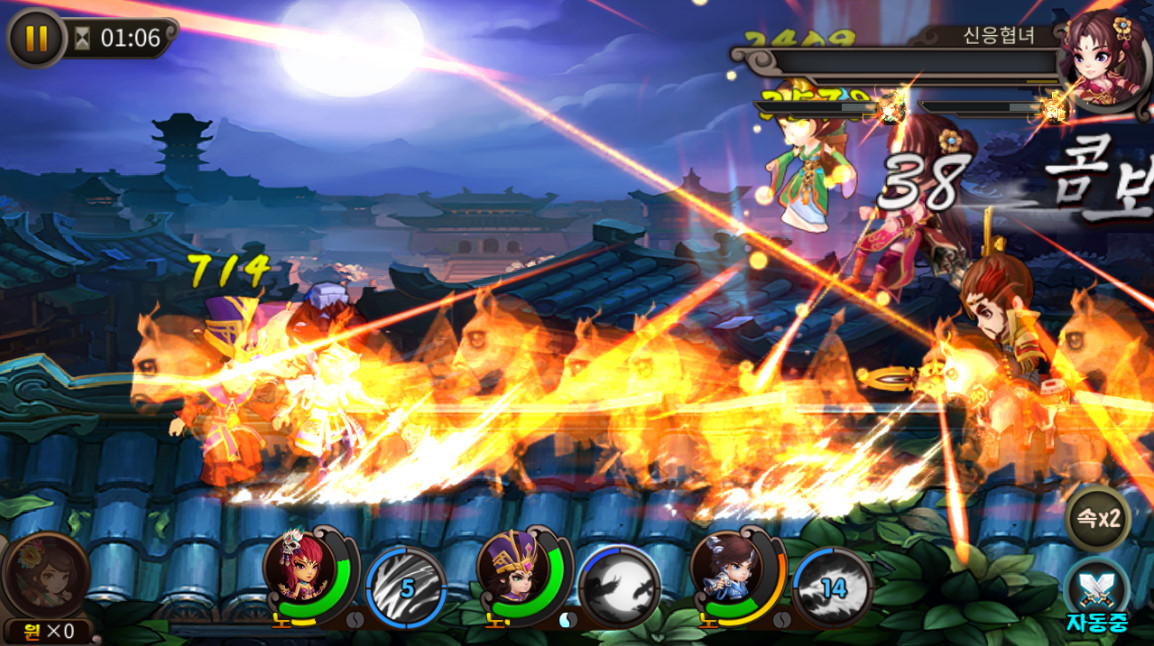Image resolution: width=1154 pixels, height=646 pixels.
Task: Pause the battle
Action: 35,38
